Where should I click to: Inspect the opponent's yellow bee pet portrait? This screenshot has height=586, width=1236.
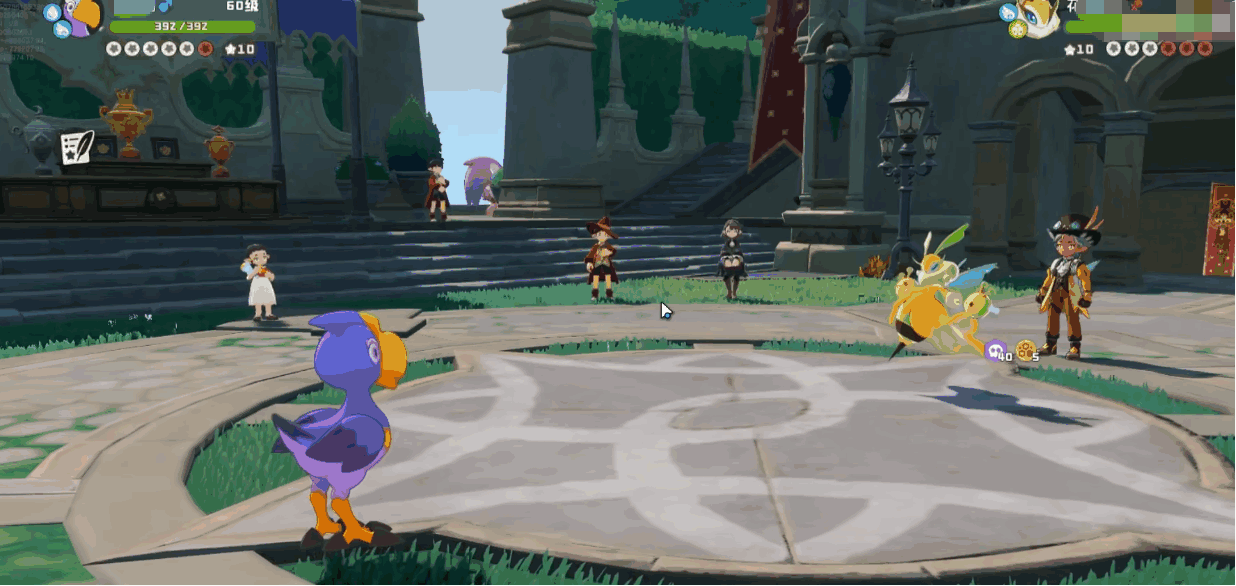coord(1039,18)
